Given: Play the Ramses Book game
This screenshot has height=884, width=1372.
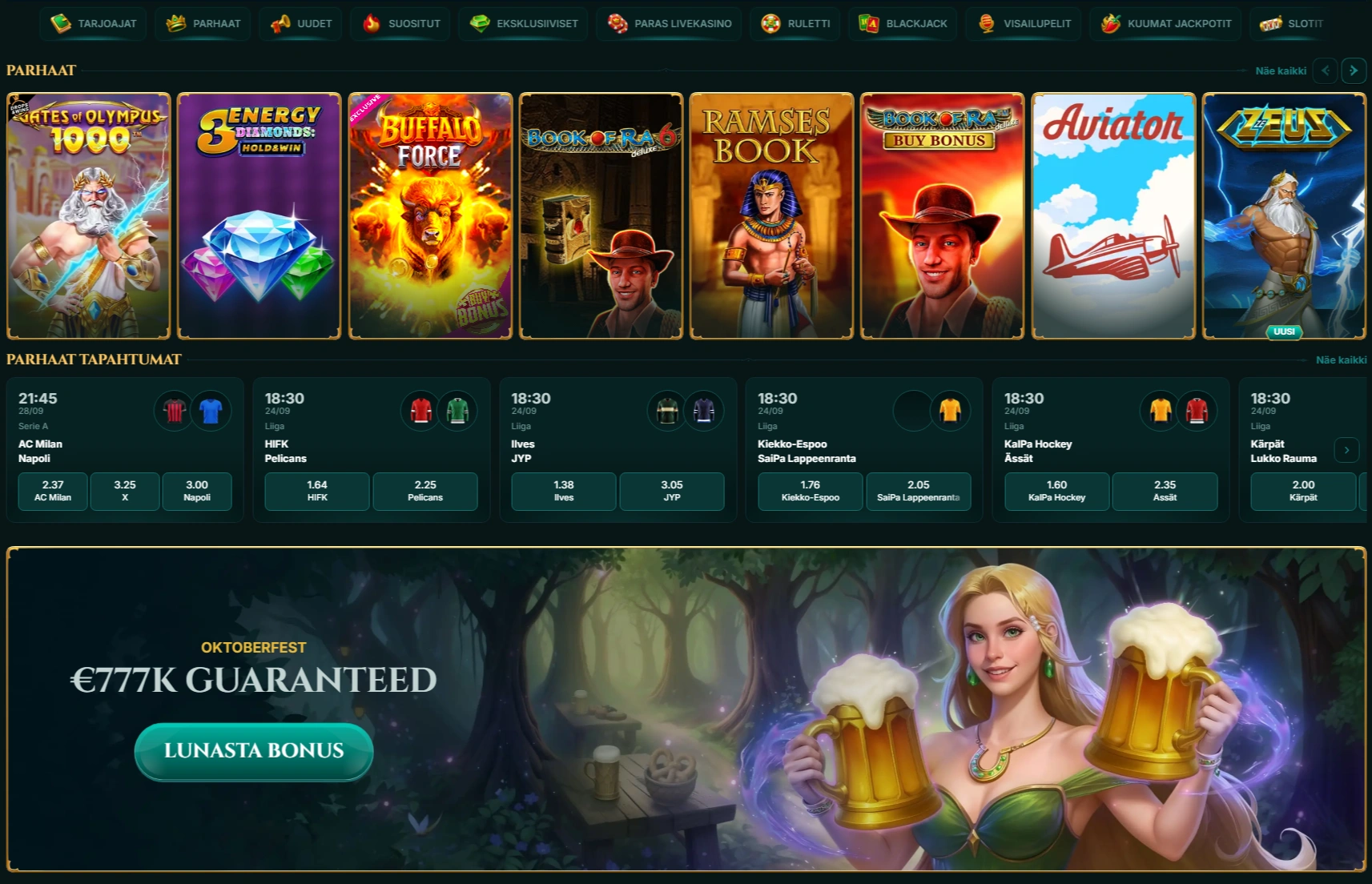Looking at the screenshot, I should tap(771, 215).
